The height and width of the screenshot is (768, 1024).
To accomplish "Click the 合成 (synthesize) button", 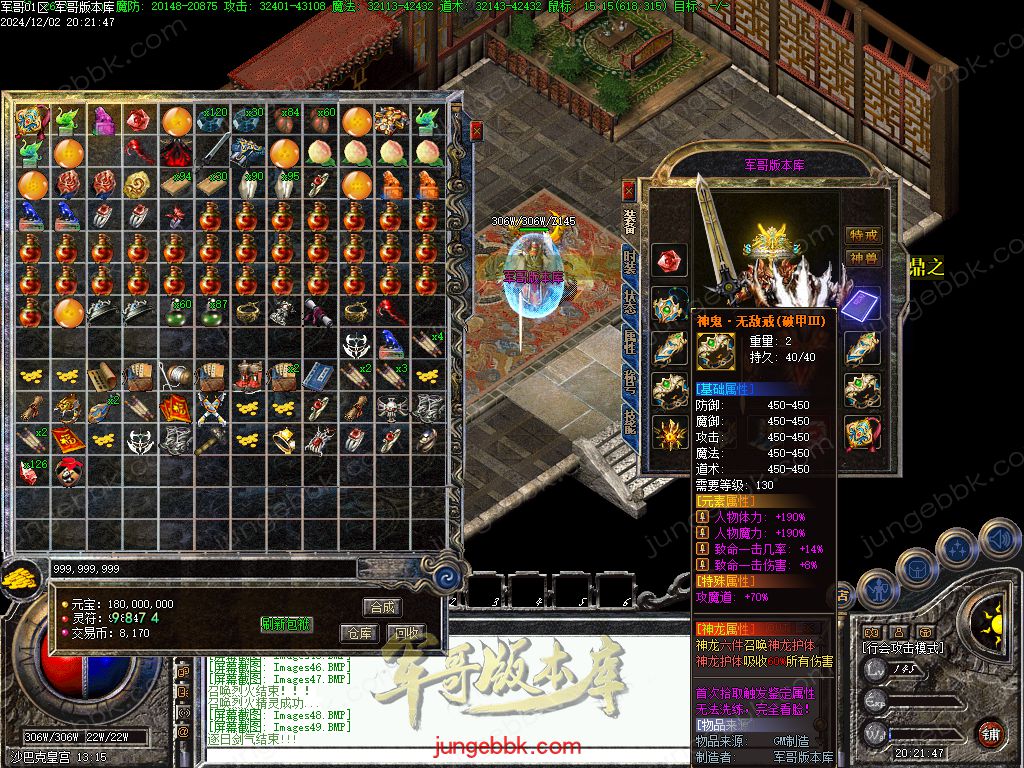I will [x=382, y=607].
